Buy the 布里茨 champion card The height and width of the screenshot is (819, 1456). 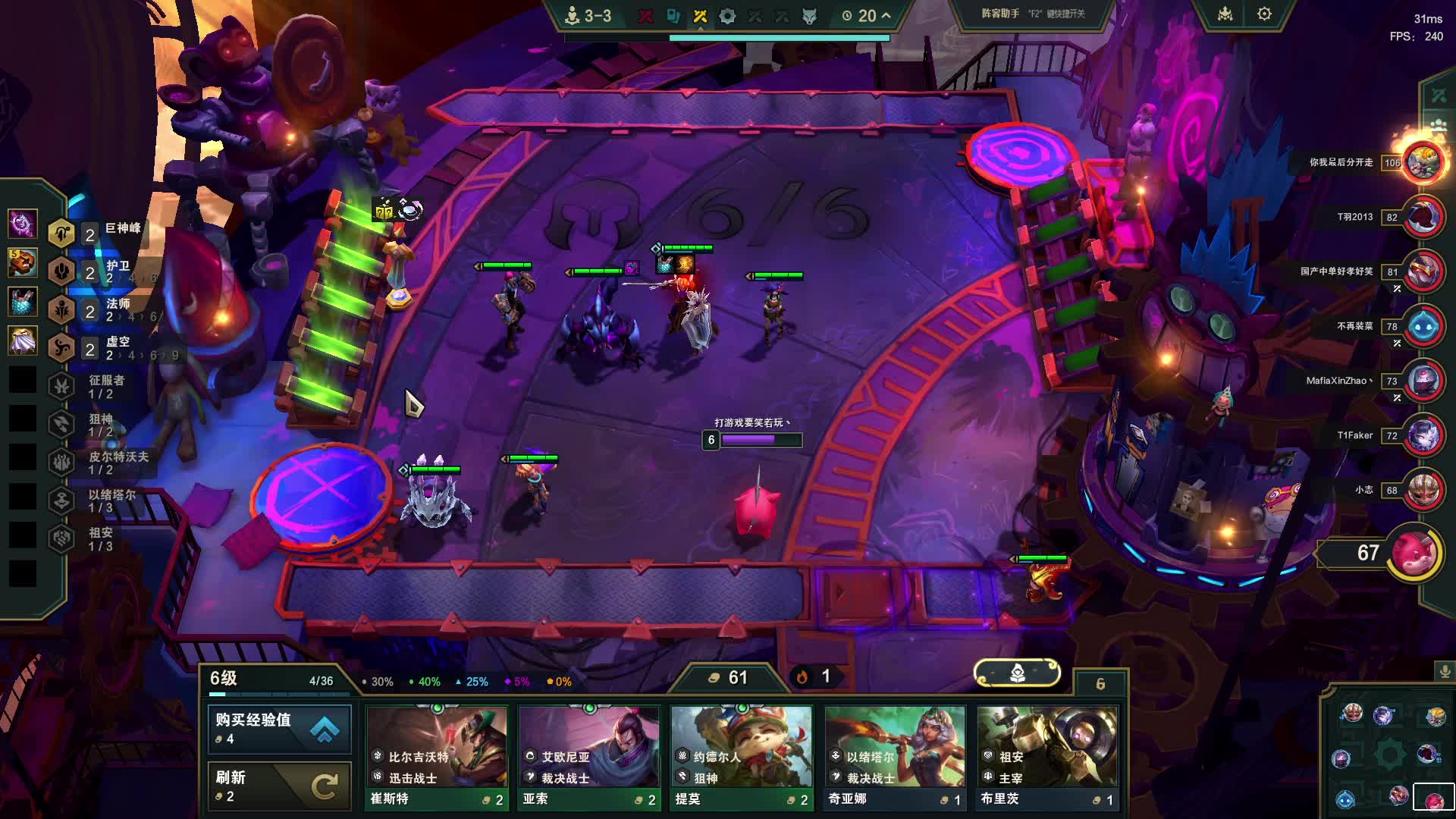pyautogui.click(x=1046, y=757)
